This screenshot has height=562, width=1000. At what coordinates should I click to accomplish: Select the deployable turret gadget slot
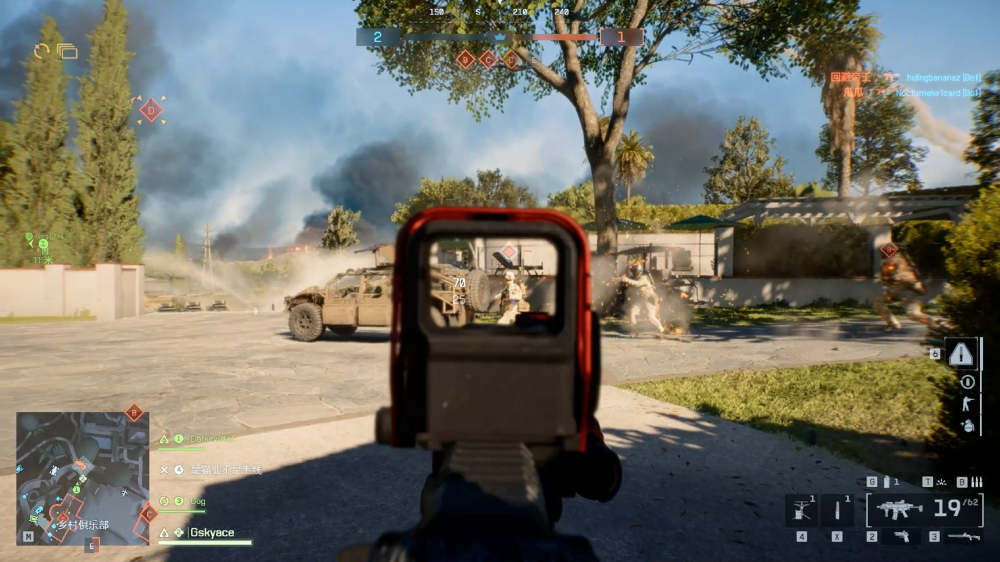802,510
